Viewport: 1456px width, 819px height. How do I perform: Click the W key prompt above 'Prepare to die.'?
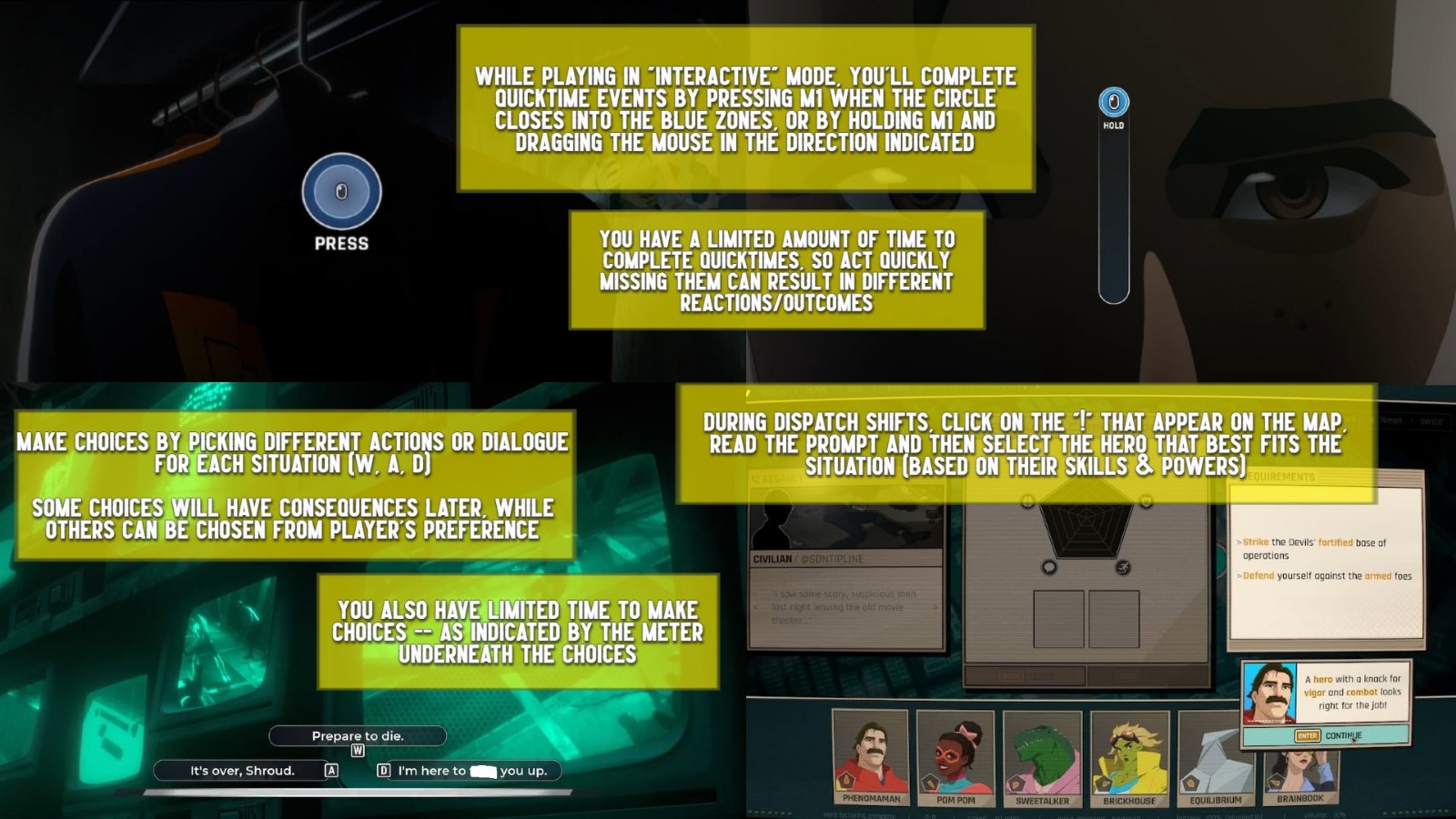tap(359, 751)
